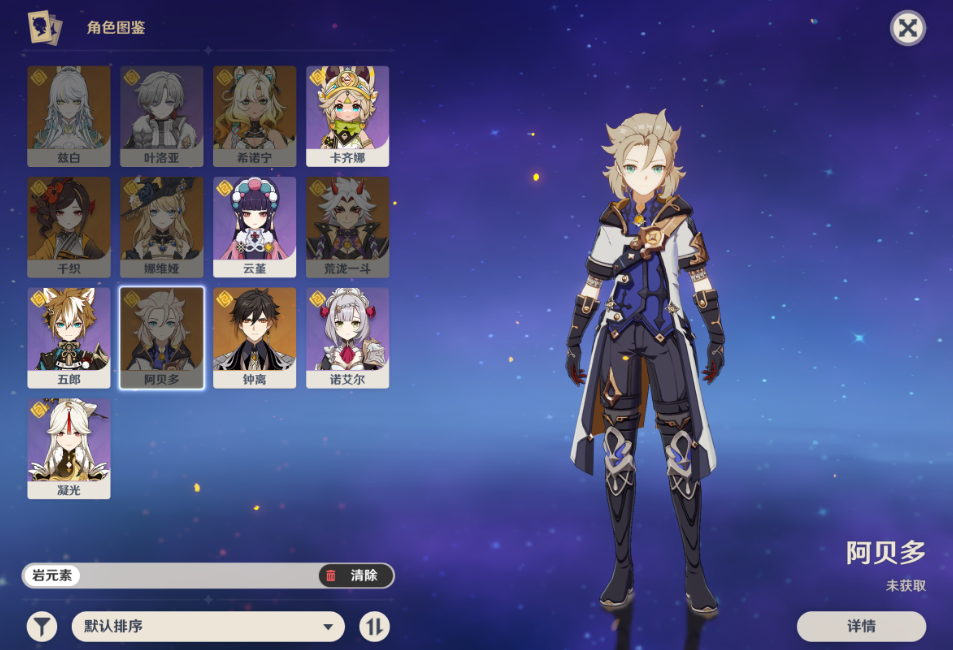This screenshot has height=650, width=953.
Task: Select the 五郎 character card
Action: point(69,338)
